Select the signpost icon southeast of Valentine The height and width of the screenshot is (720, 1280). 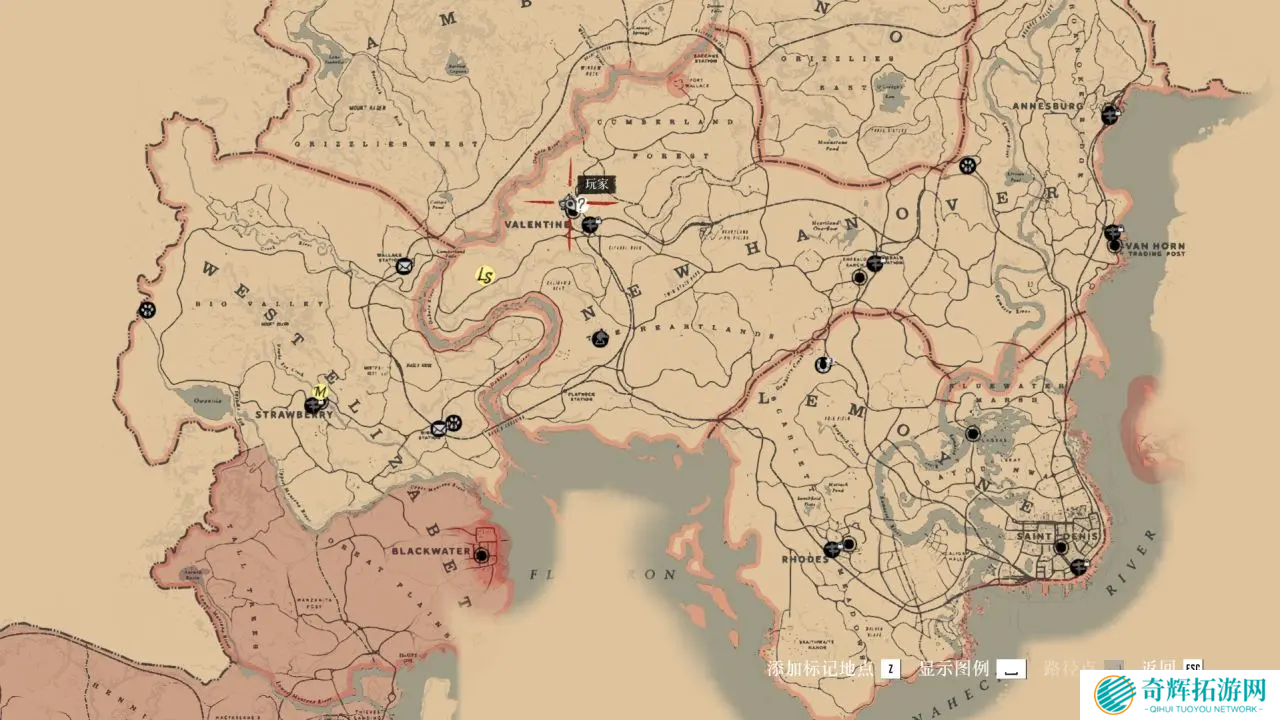click(x=591, y=225)
